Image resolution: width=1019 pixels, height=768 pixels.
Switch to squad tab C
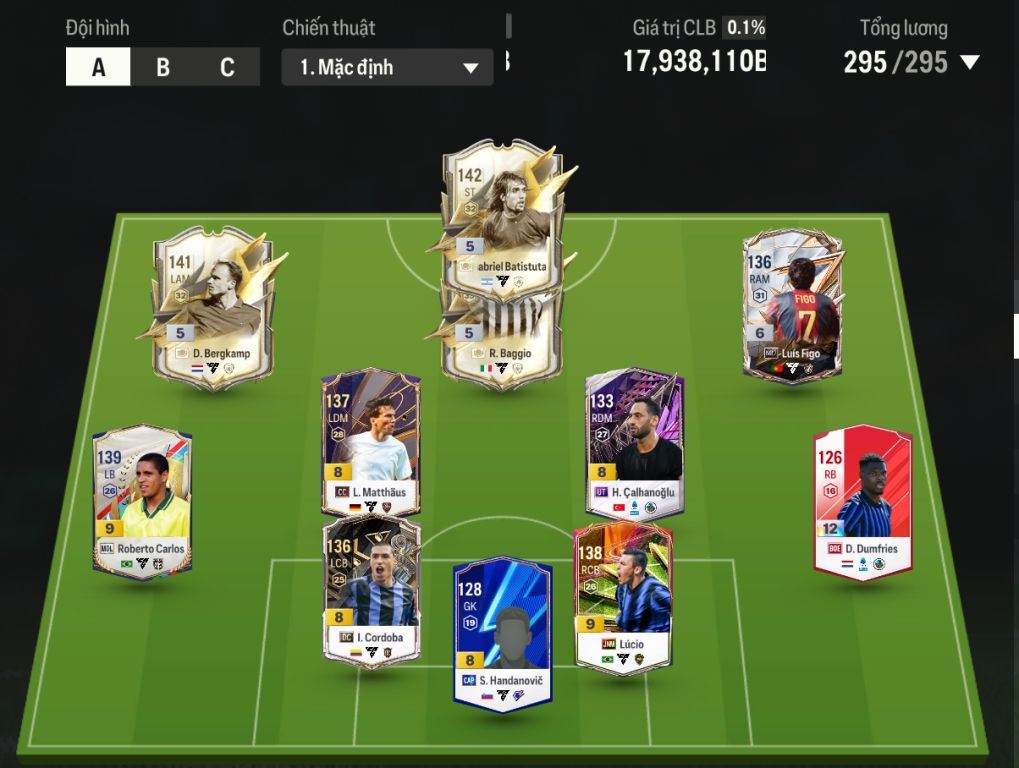pyautogui.click(x=227, y=68)
